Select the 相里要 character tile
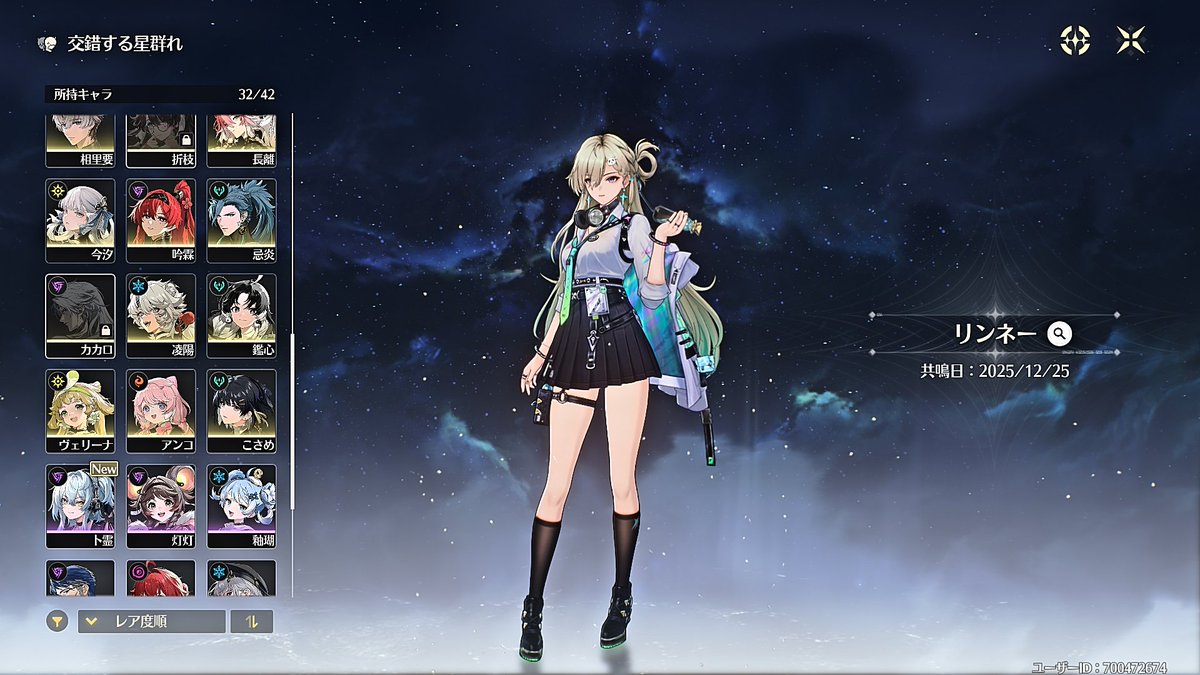Viewport: 1200px width, 675px height. 80,141
